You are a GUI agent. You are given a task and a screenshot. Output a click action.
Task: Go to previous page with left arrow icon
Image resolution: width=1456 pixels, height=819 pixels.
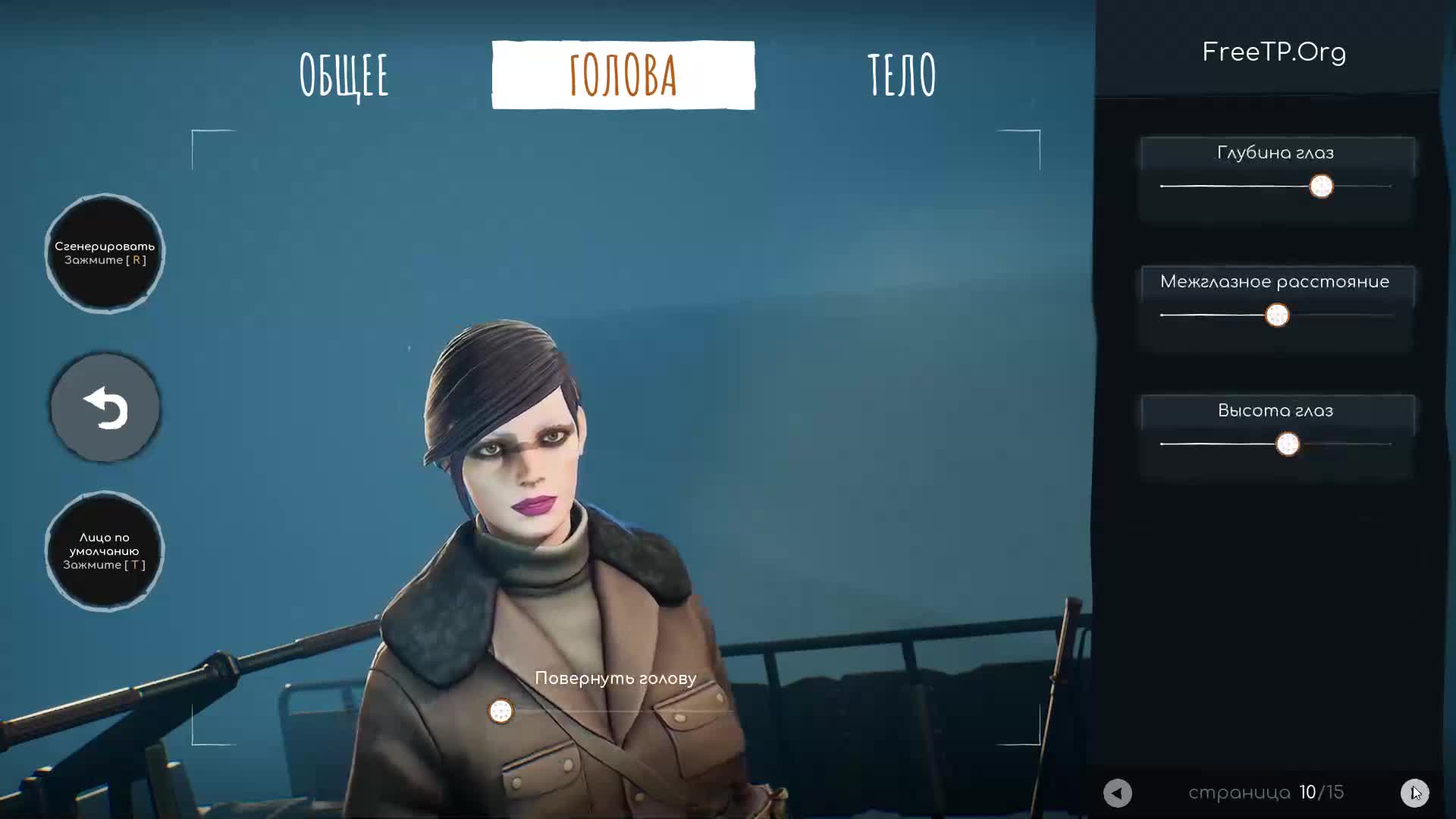pos(1117,793)
